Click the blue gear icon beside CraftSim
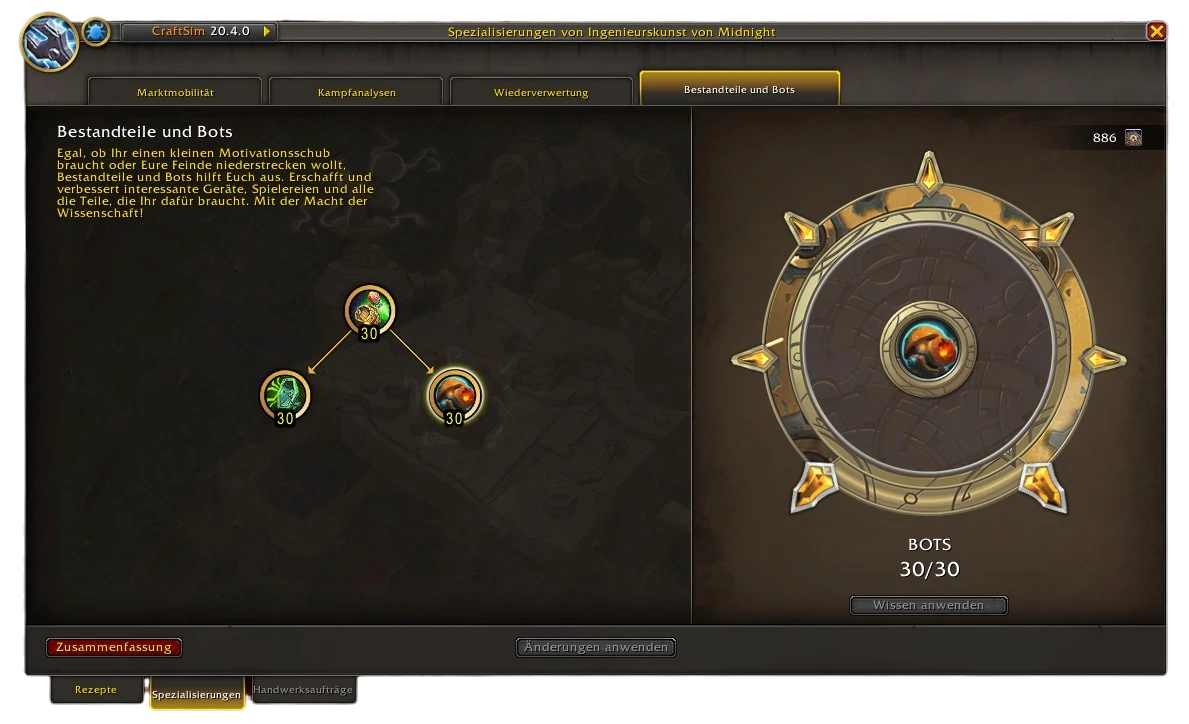This screenshot has height=724, width=1189. (x=96, y=32)
